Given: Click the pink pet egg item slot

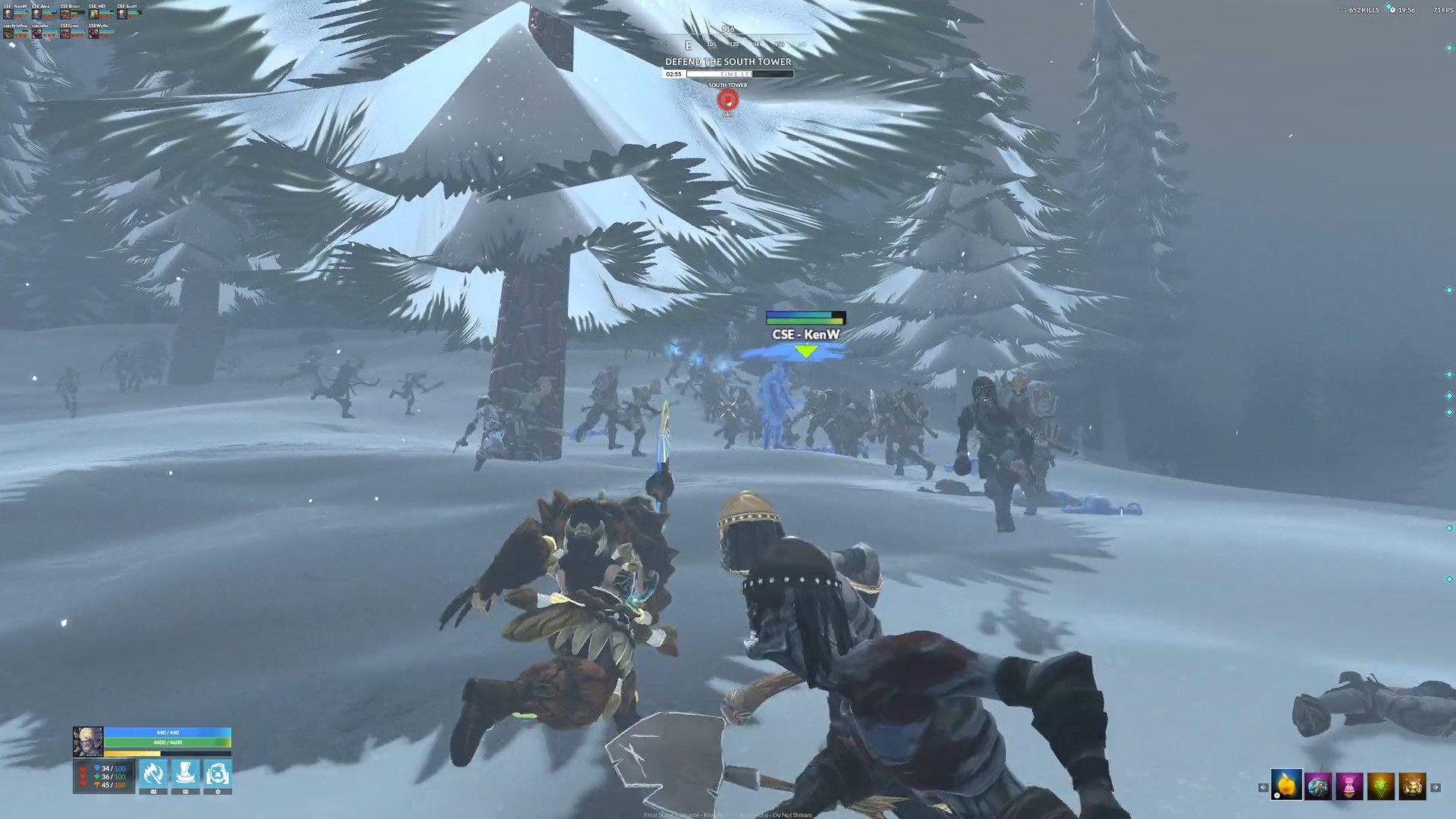Looking at the screenshot, I should pos(1349,786).
